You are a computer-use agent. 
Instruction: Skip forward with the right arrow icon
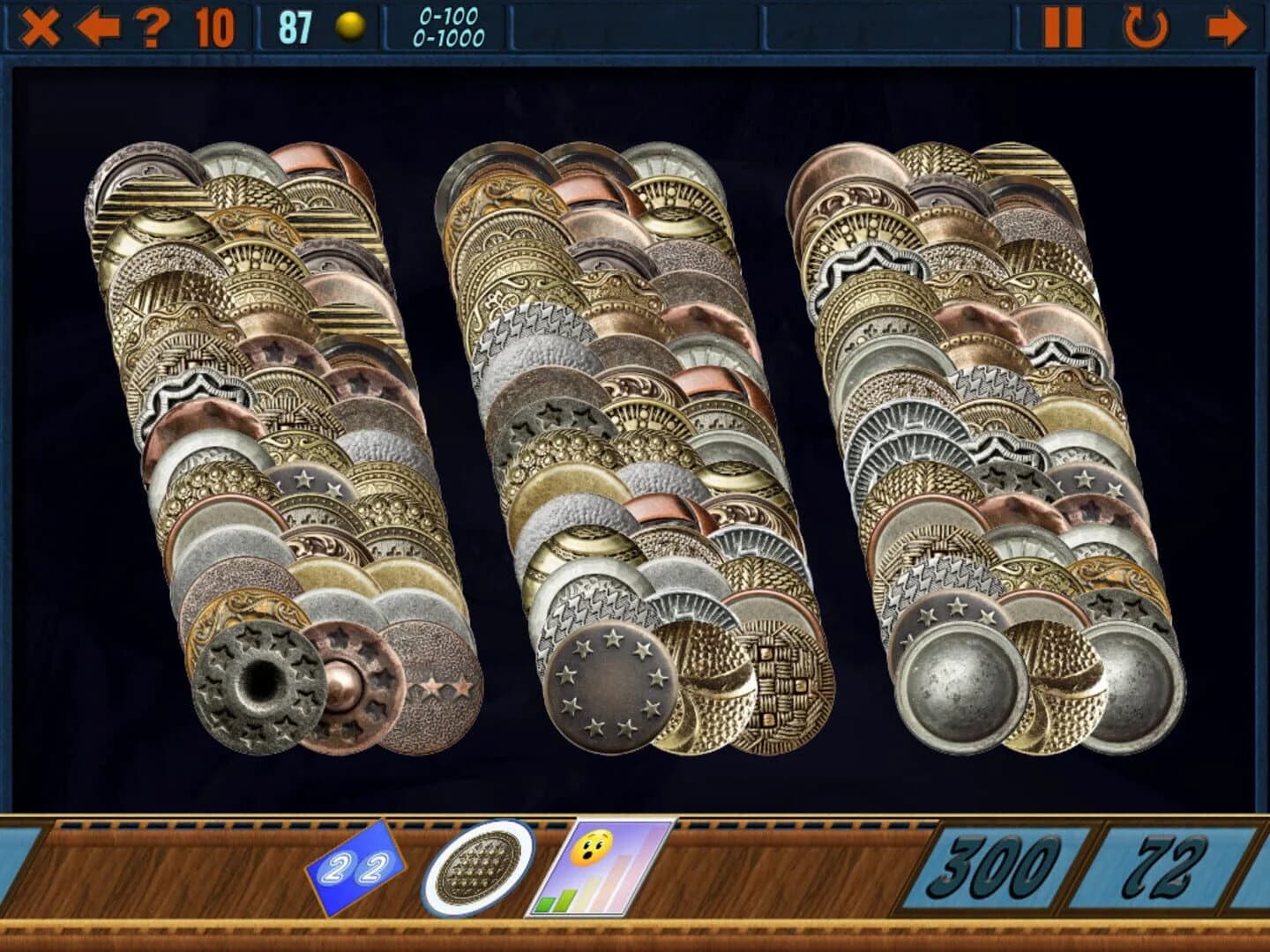(1226, 26)
